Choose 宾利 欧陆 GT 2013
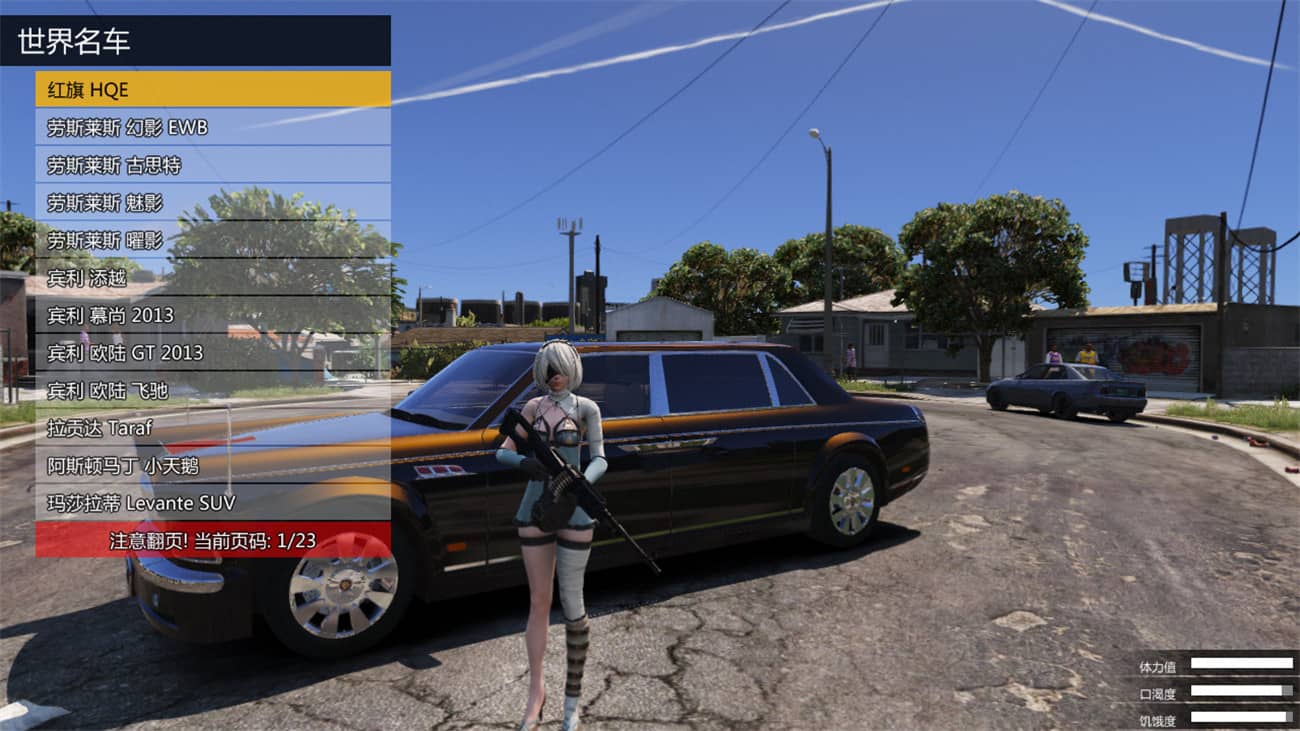1300x731 pixels. (x=200, y=352)
